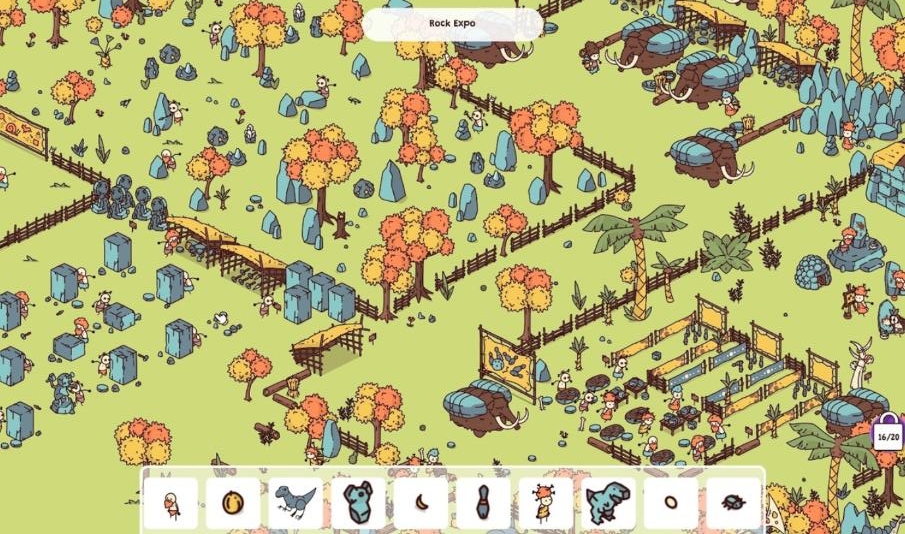Select the orange round fruit target
This screenshot has width=905, height=534.
[x=233, y=502]
